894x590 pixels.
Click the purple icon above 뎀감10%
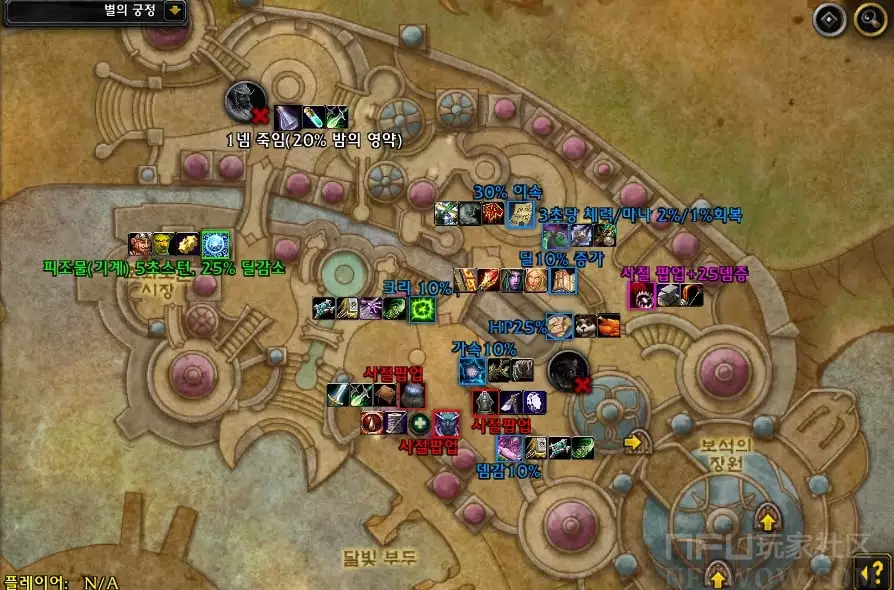click(509, 447)
